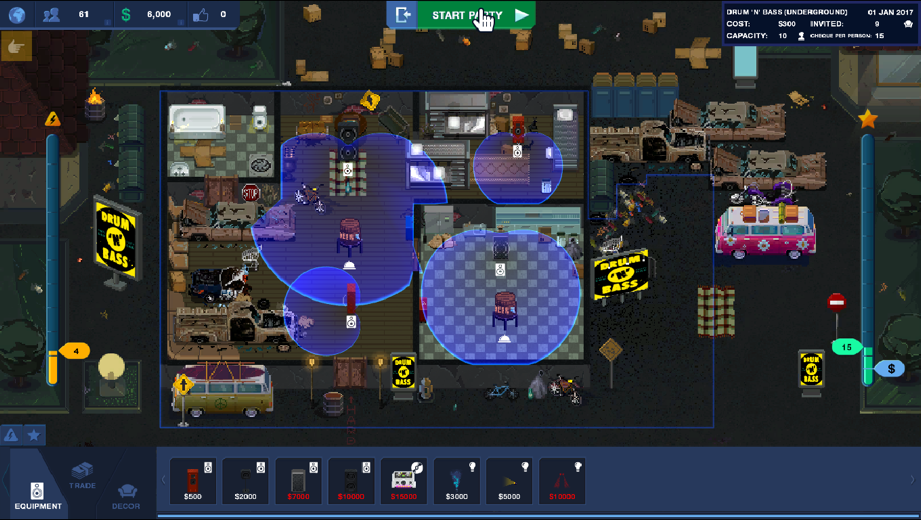Choose the $2000 speaker item

click(245, 481)
